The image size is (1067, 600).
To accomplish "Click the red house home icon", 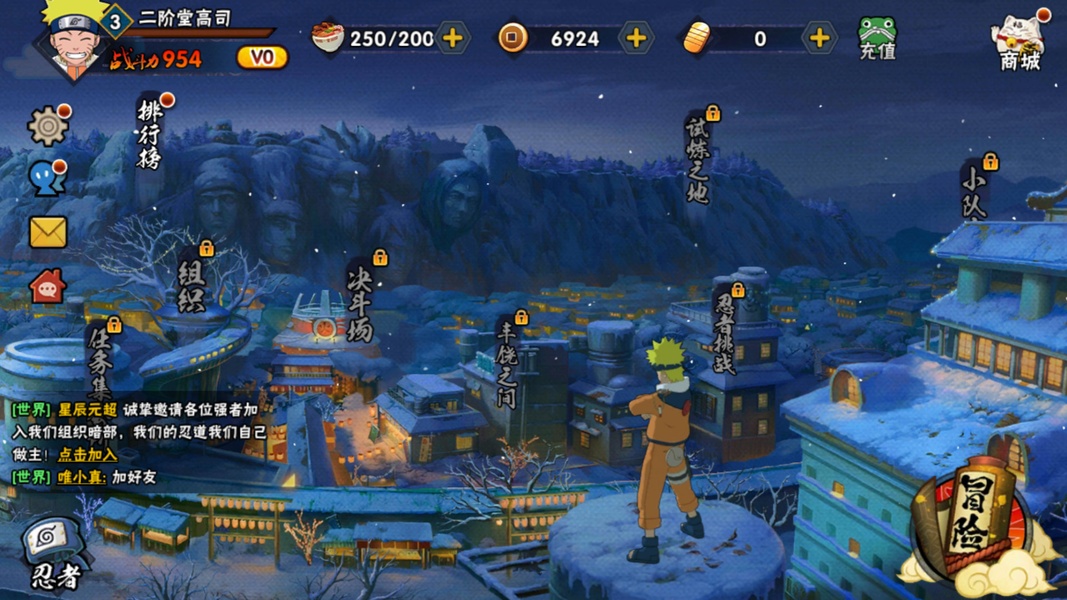I will coord(47,287).
